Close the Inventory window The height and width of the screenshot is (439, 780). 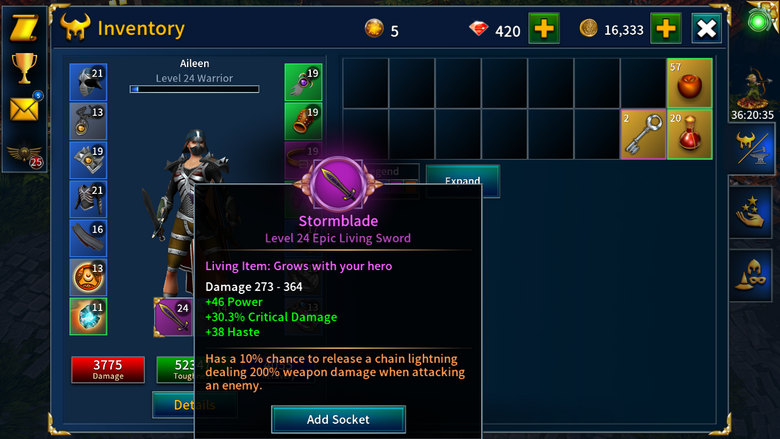(706, 28)
